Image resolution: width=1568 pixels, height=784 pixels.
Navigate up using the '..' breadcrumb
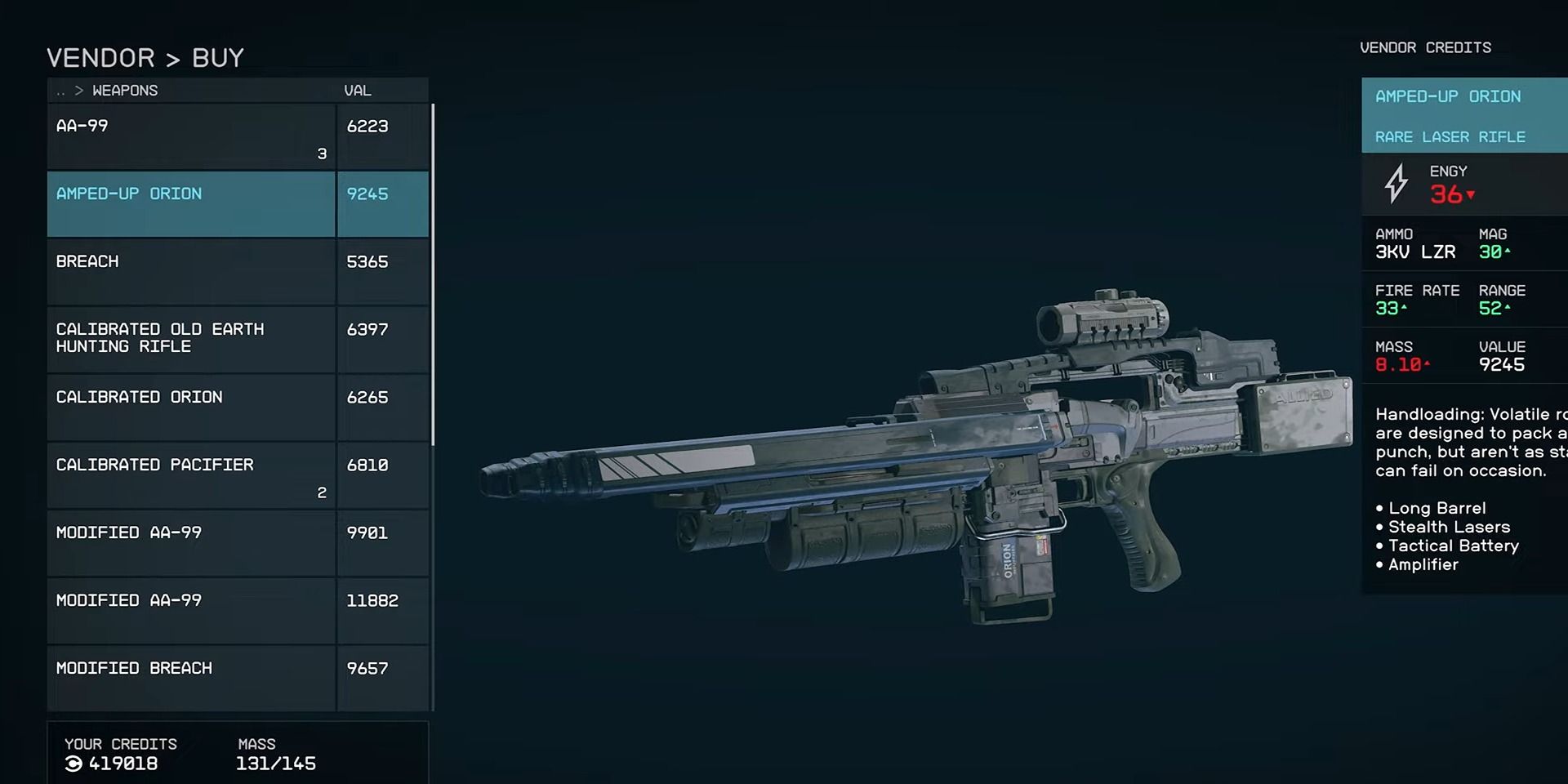point(60,90)
